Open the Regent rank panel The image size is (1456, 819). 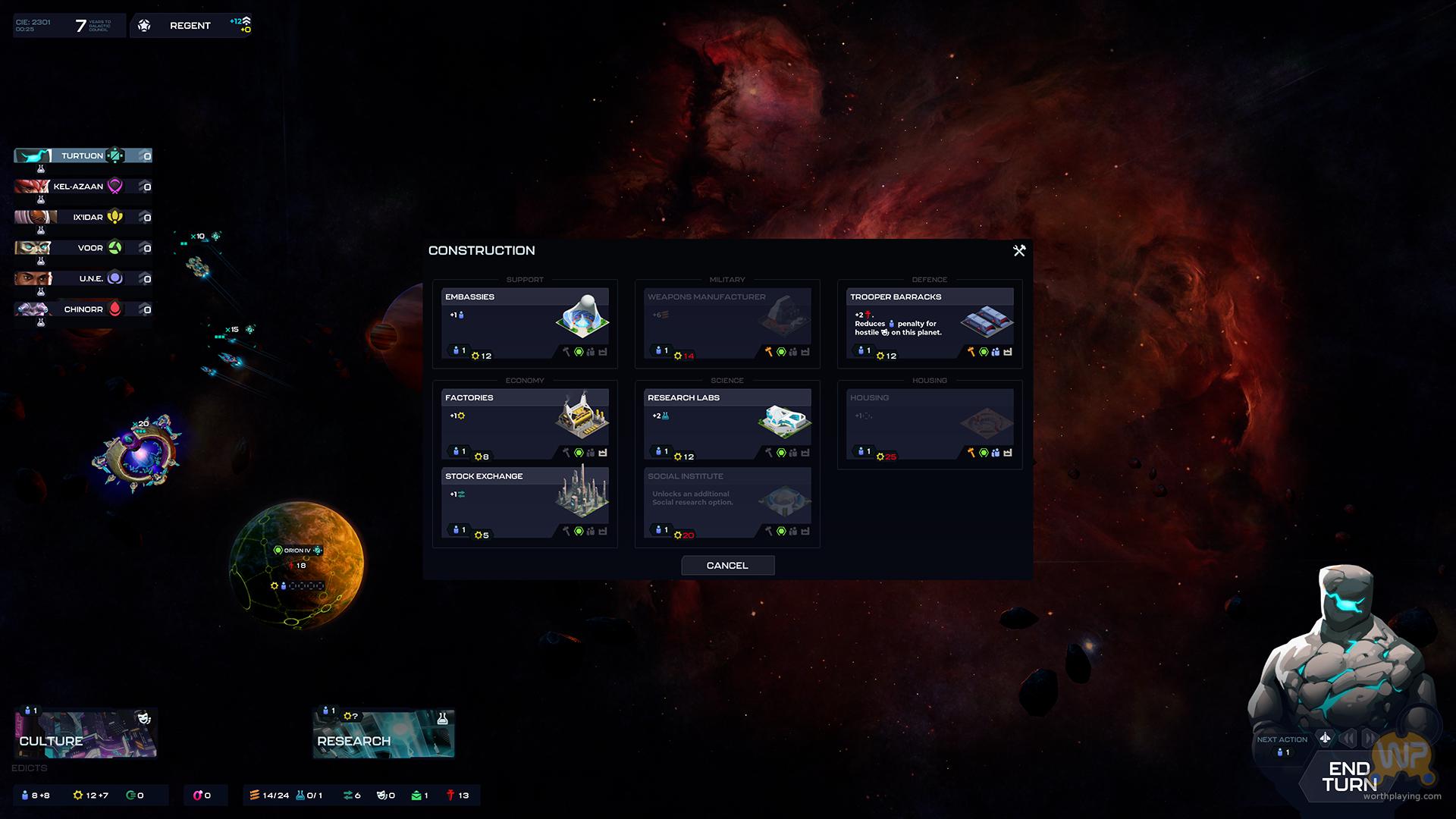[x=190, y=26]
